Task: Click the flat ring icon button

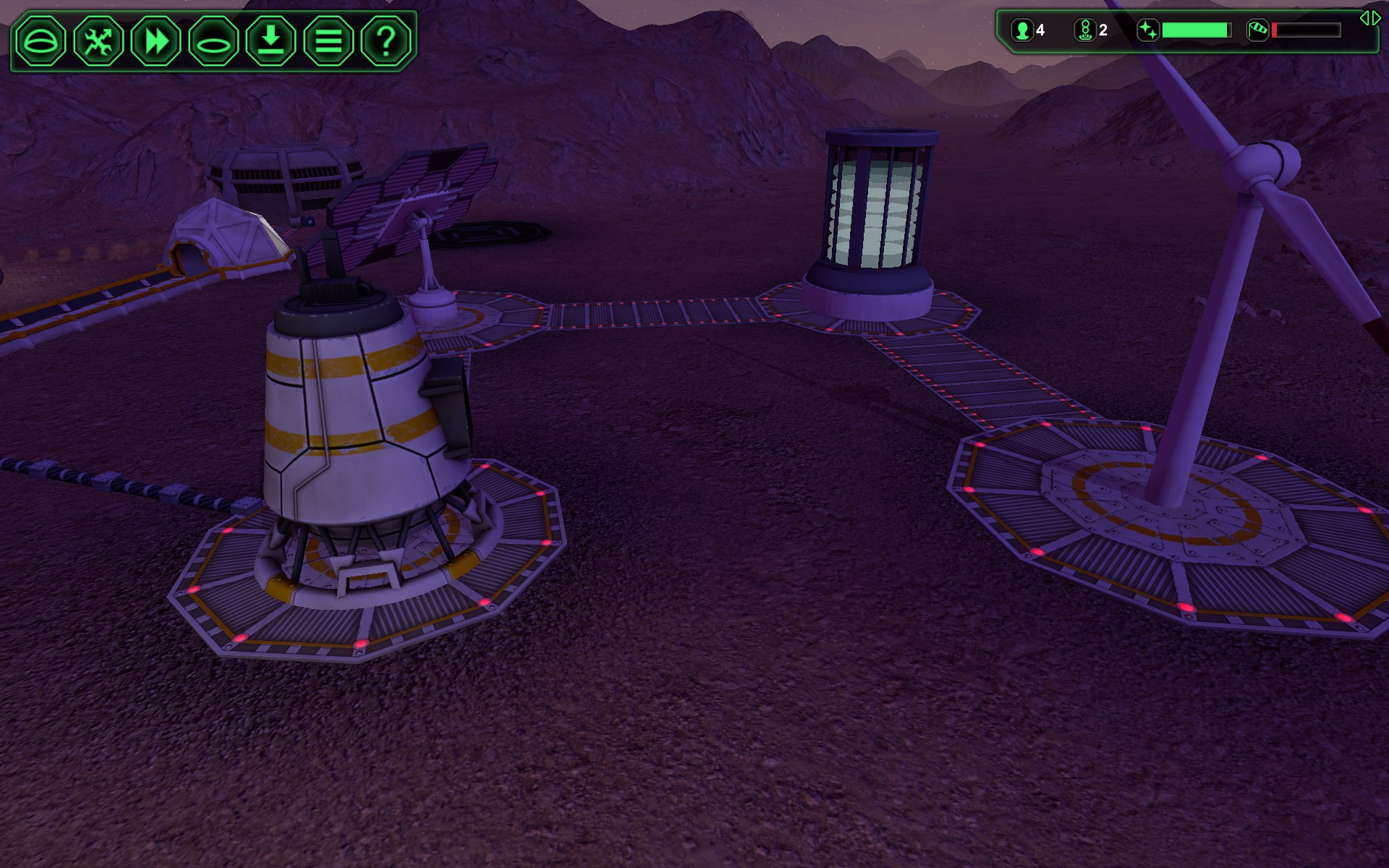Action: (213, 41)
